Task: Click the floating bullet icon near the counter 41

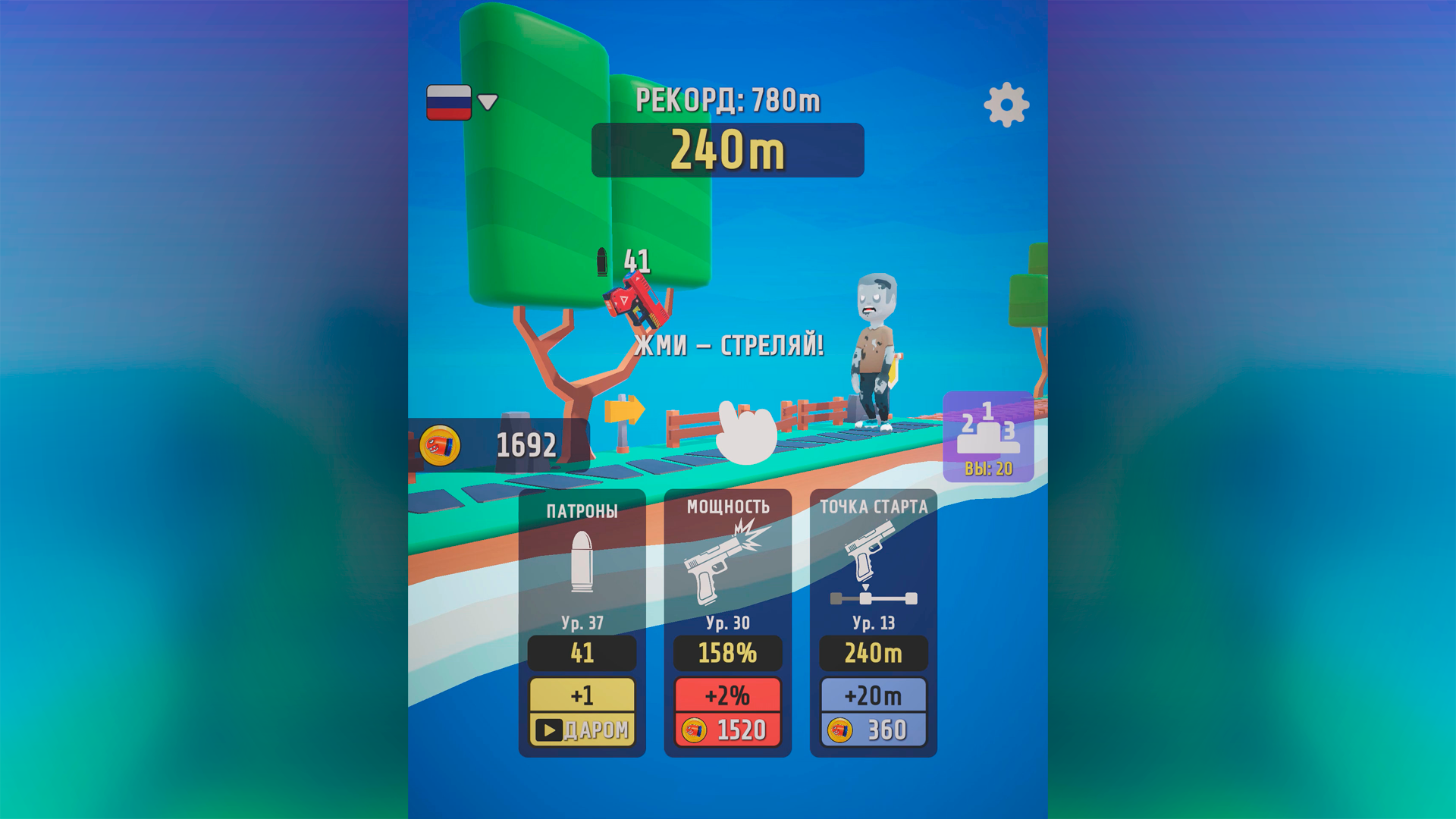Action: click(603, 262)
